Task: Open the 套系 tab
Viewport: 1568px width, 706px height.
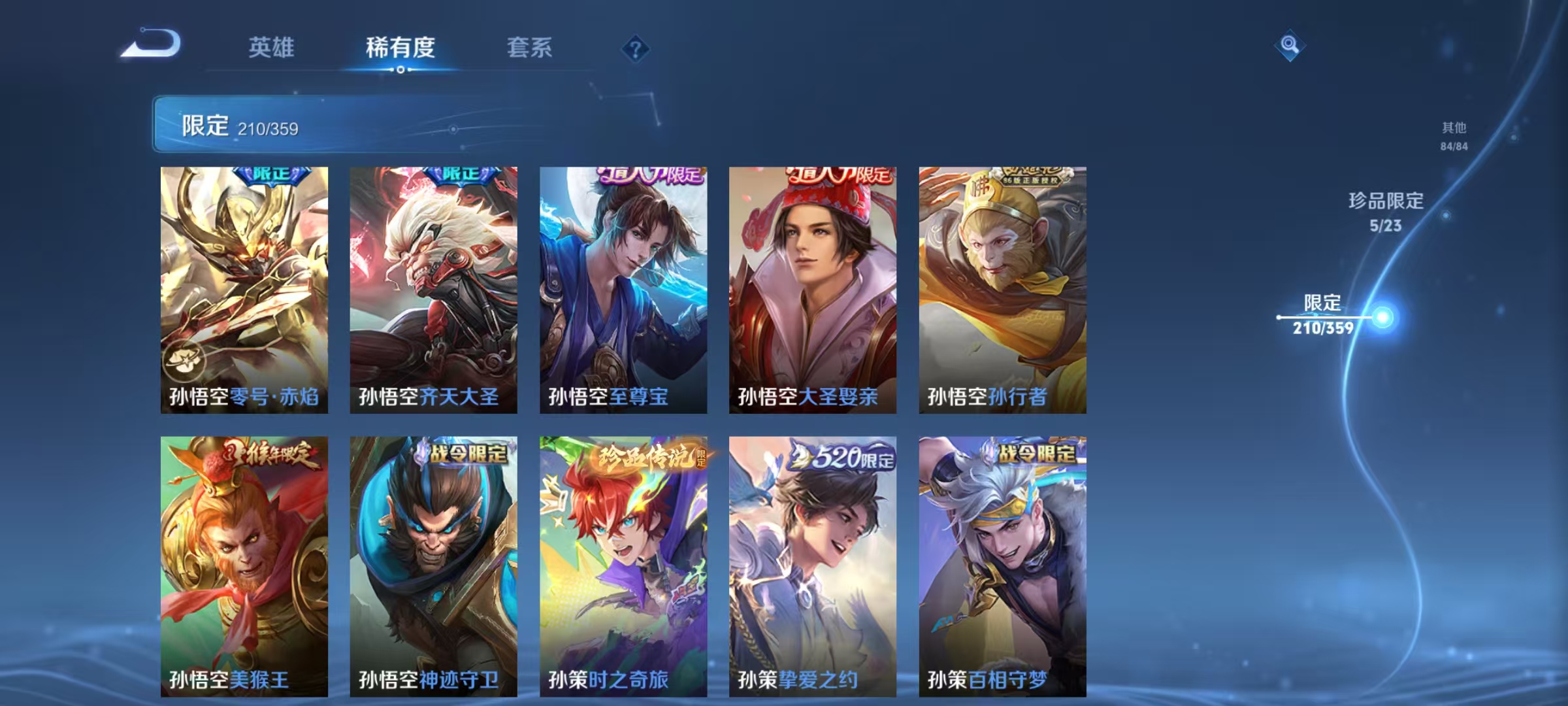Action: (531, 47)
